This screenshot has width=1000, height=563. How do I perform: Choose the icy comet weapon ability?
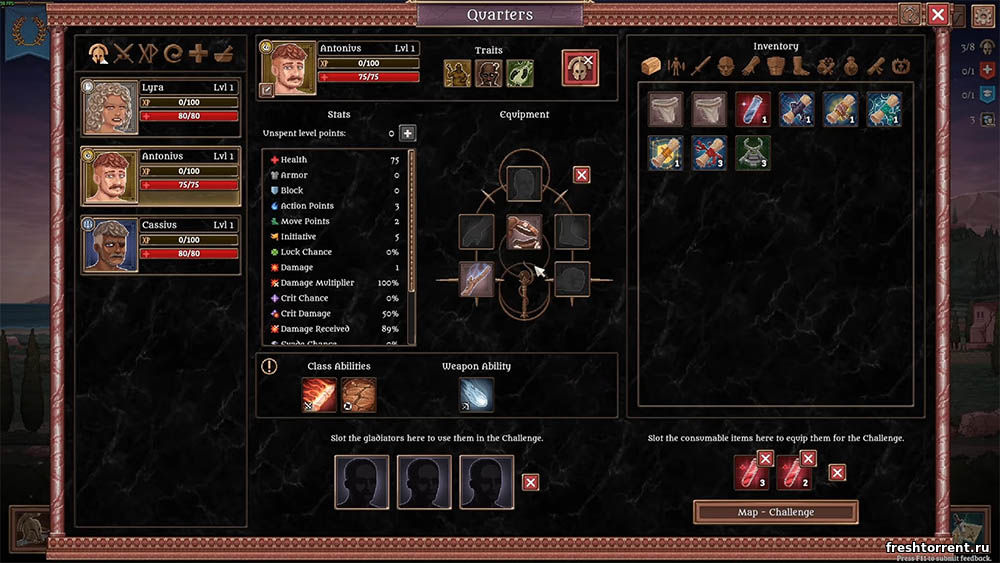tap(476, 394)
